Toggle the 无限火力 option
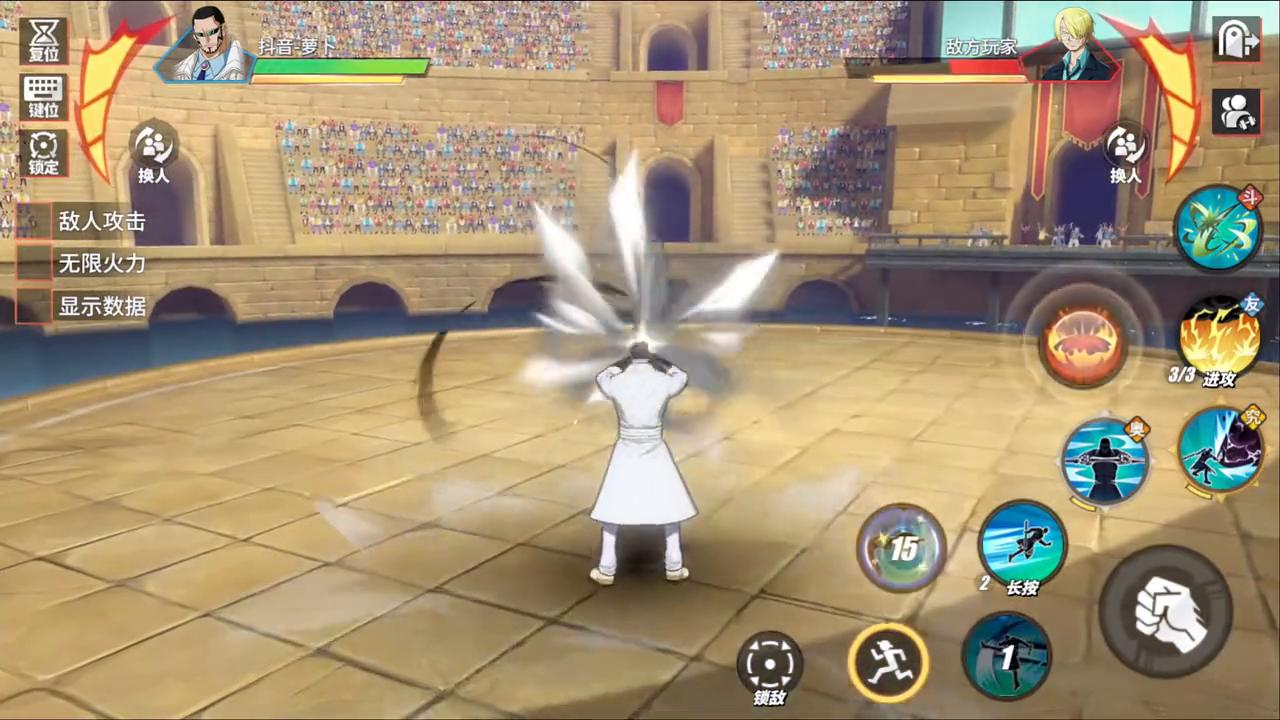The height and width of the screenshot is (720, 1280). coord(34,264)
